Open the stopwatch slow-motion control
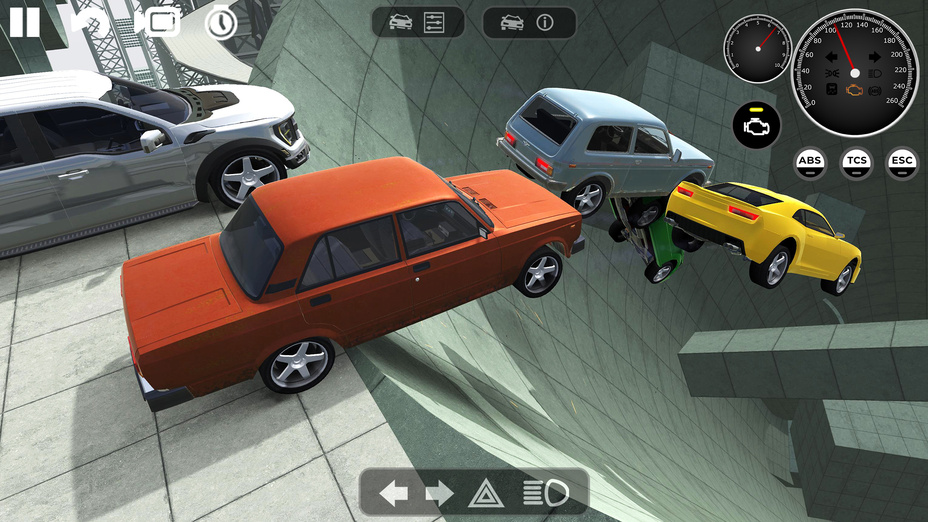928x522 pixels. click(221, 23)
